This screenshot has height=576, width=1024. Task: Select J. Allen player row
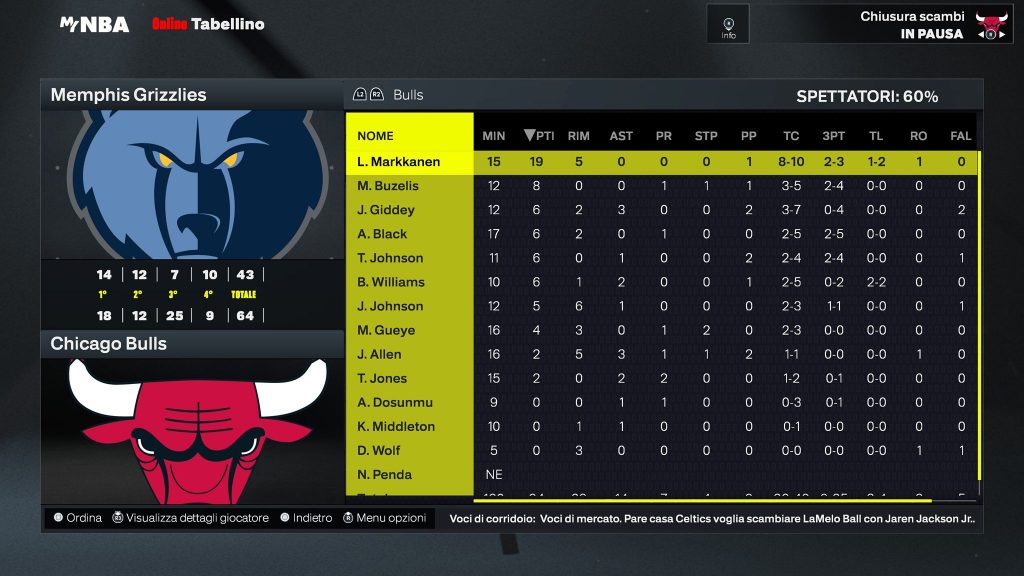tap(379, 354)
